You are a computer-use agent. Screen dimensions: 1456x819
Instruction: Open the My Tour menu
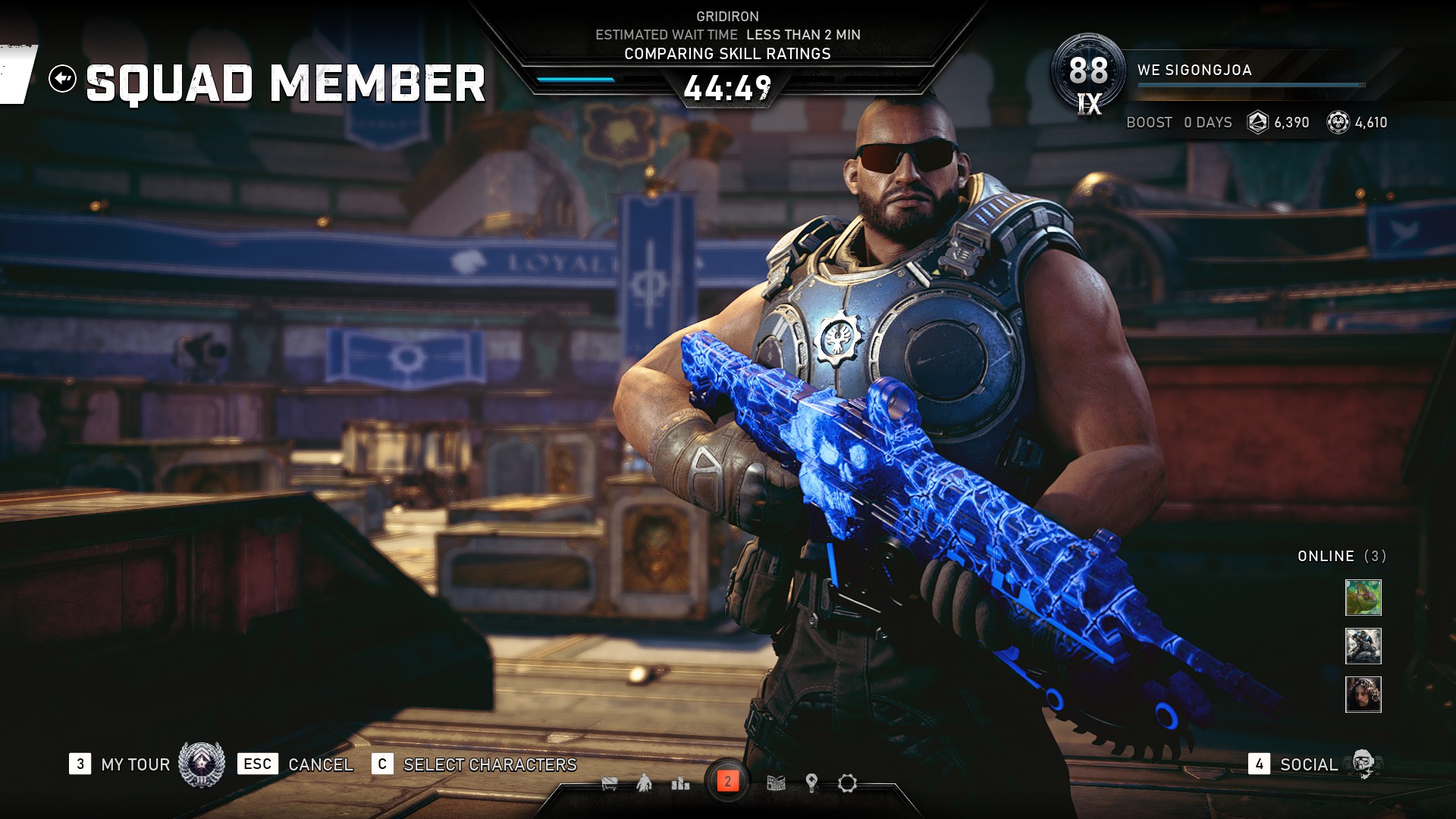(x=135, y=764)
